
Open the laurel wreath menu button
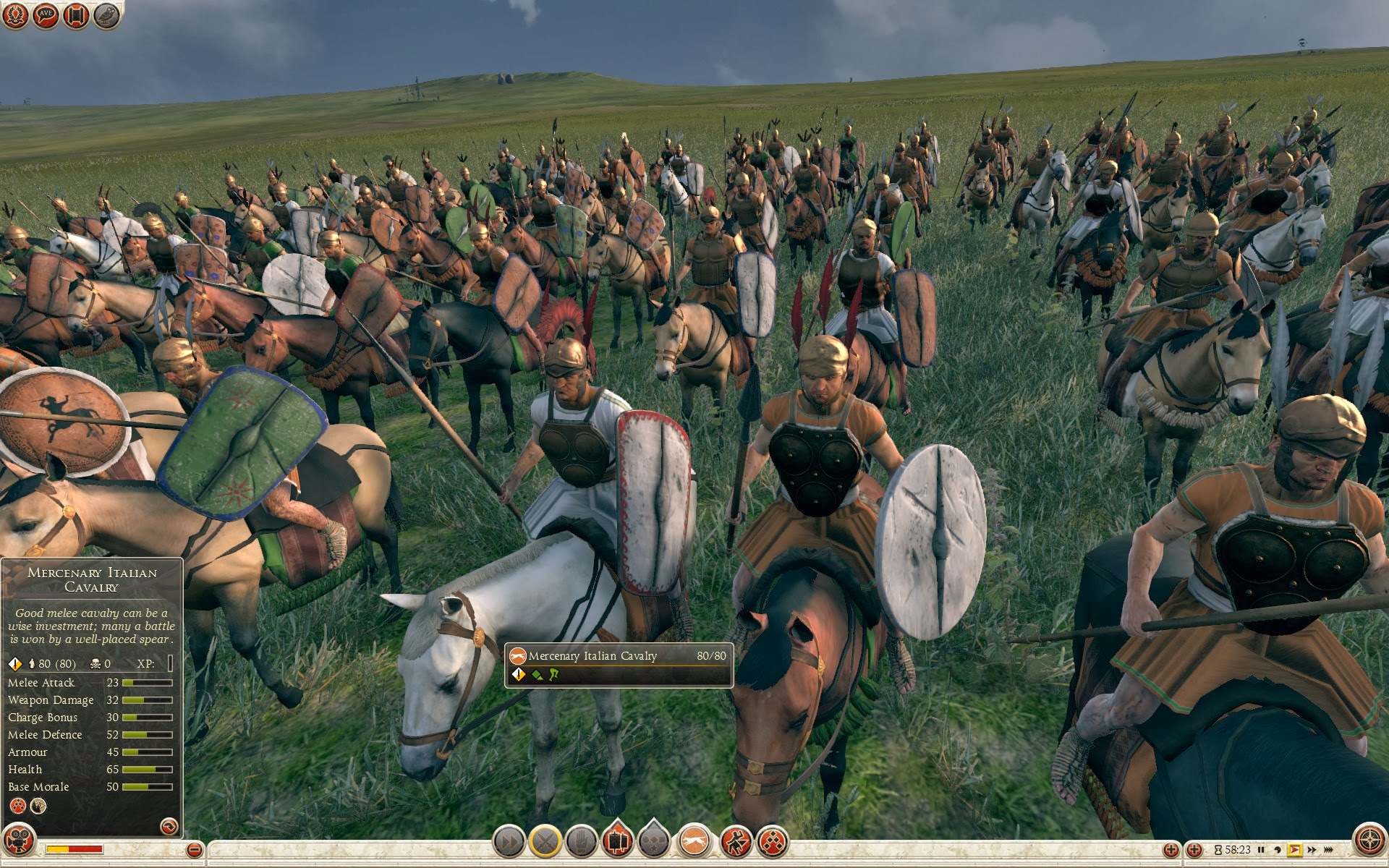16,15
